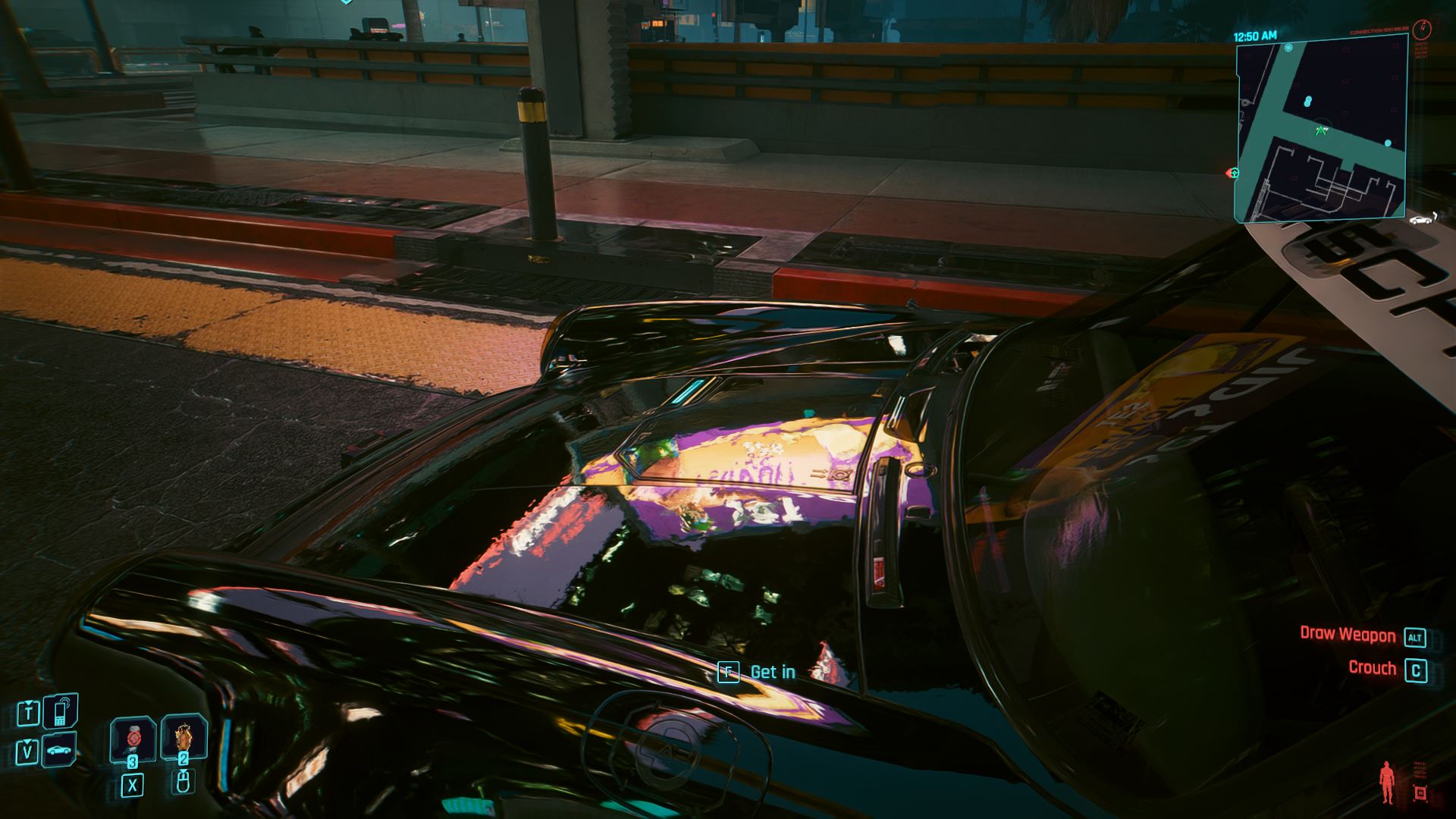Click the Get in prompt on the car

[x=758, y=671]
